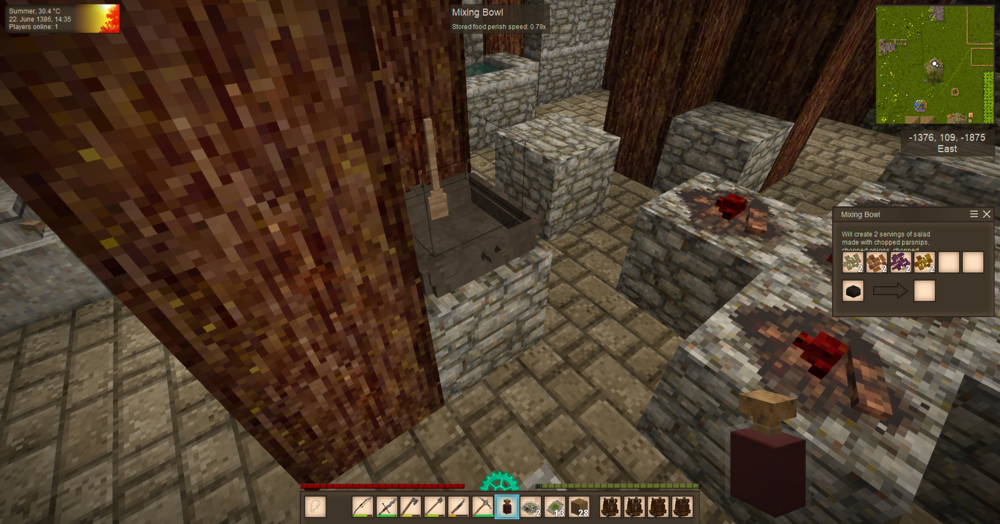Image resolution: width=1000 pixels, height=524 pixels.
Task: Close the Mixing Bowl dialog
Action: coord(987,214)
